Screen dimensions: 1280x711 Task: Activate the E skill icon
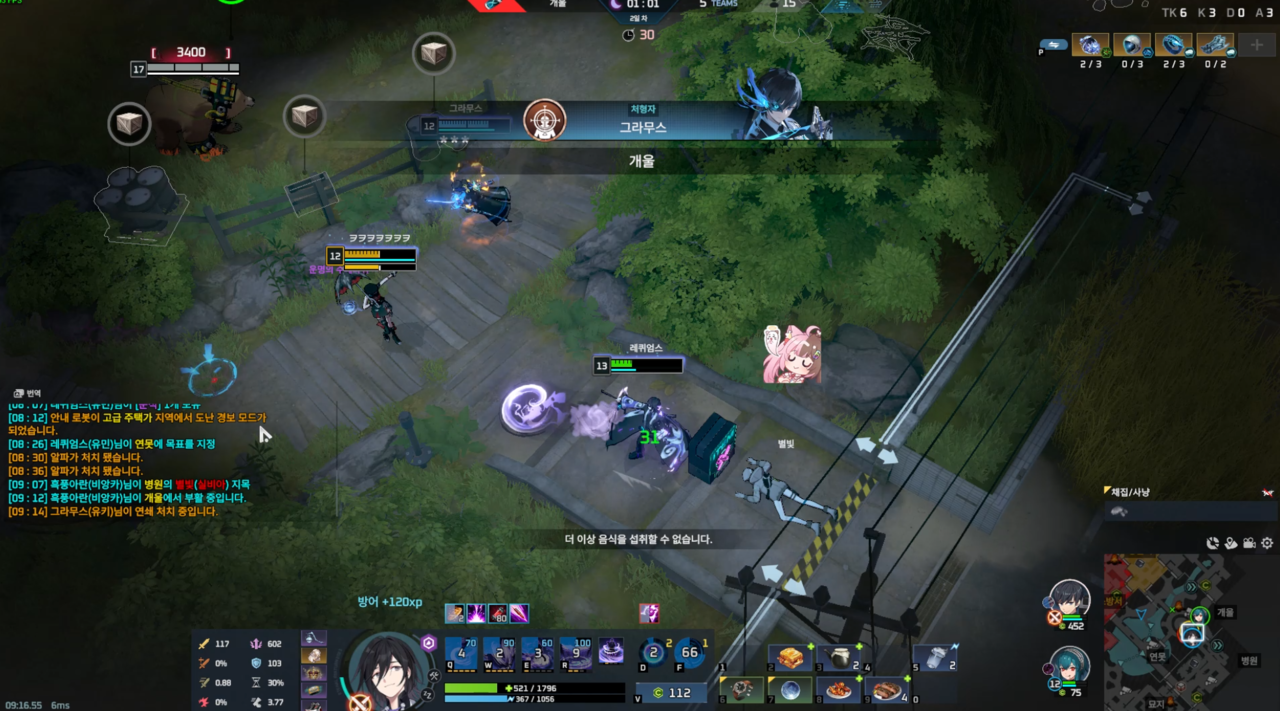(538, 652)
